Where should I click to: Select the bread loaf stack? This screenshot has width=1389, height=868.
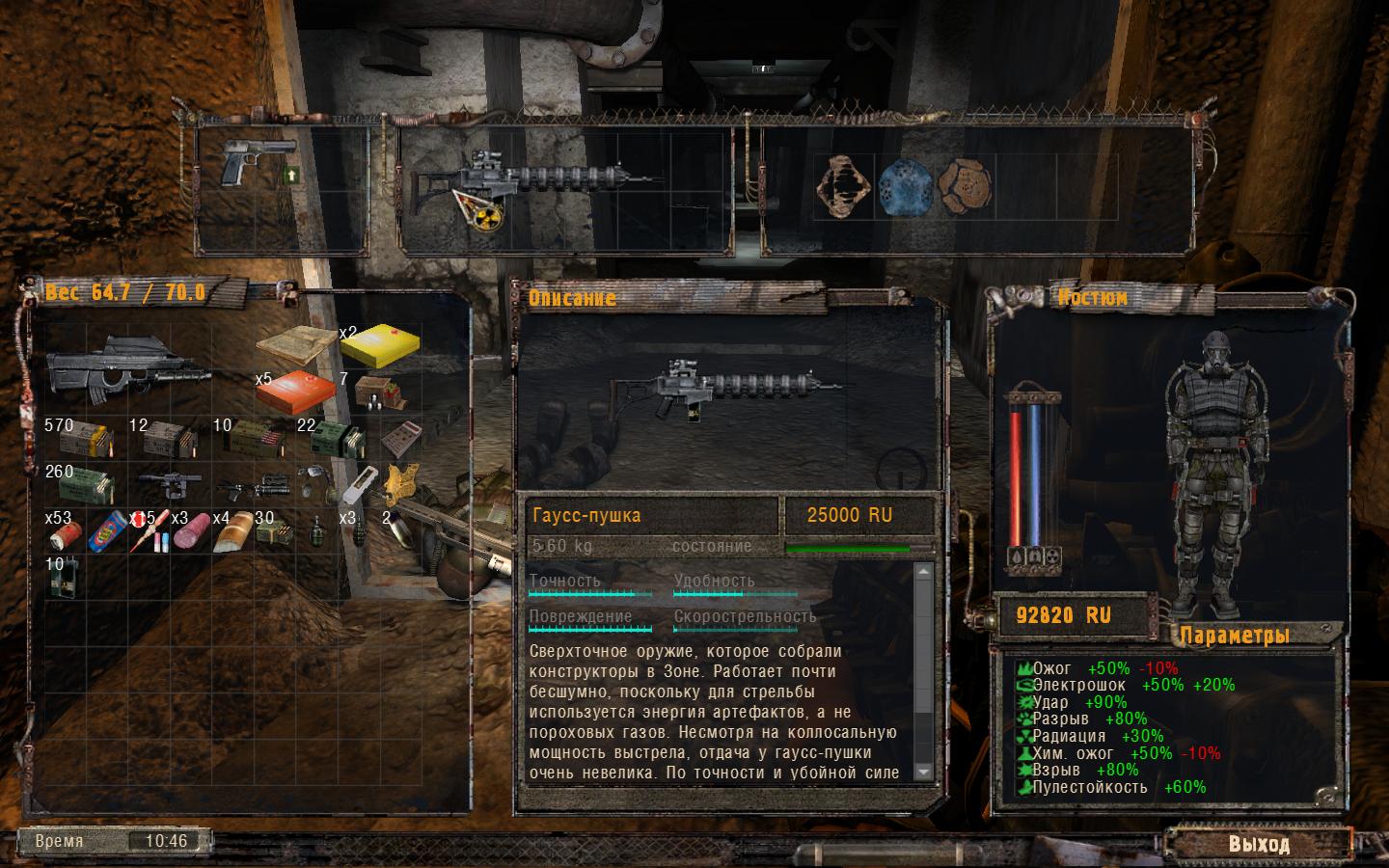pyautogui.click(x=233, y=533)
